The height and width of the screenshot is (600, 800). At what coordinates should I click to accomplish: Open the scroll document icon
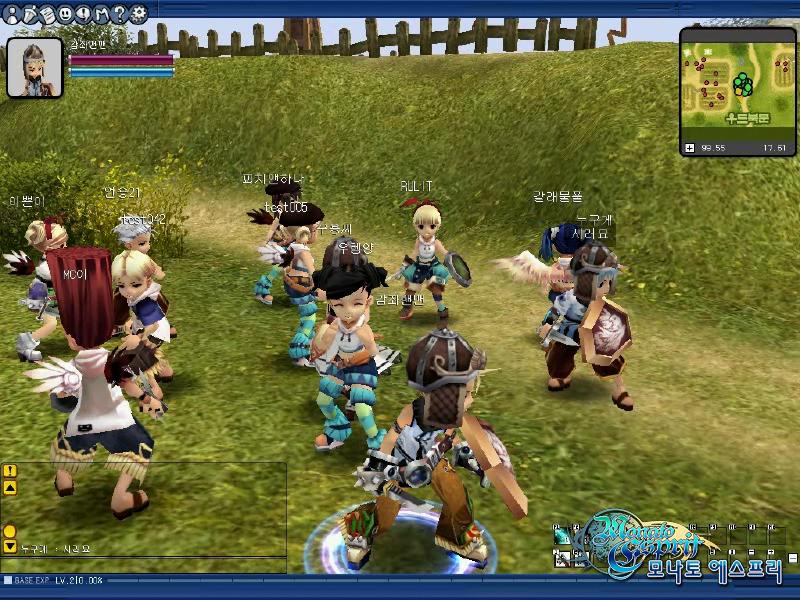click(47, 13)
